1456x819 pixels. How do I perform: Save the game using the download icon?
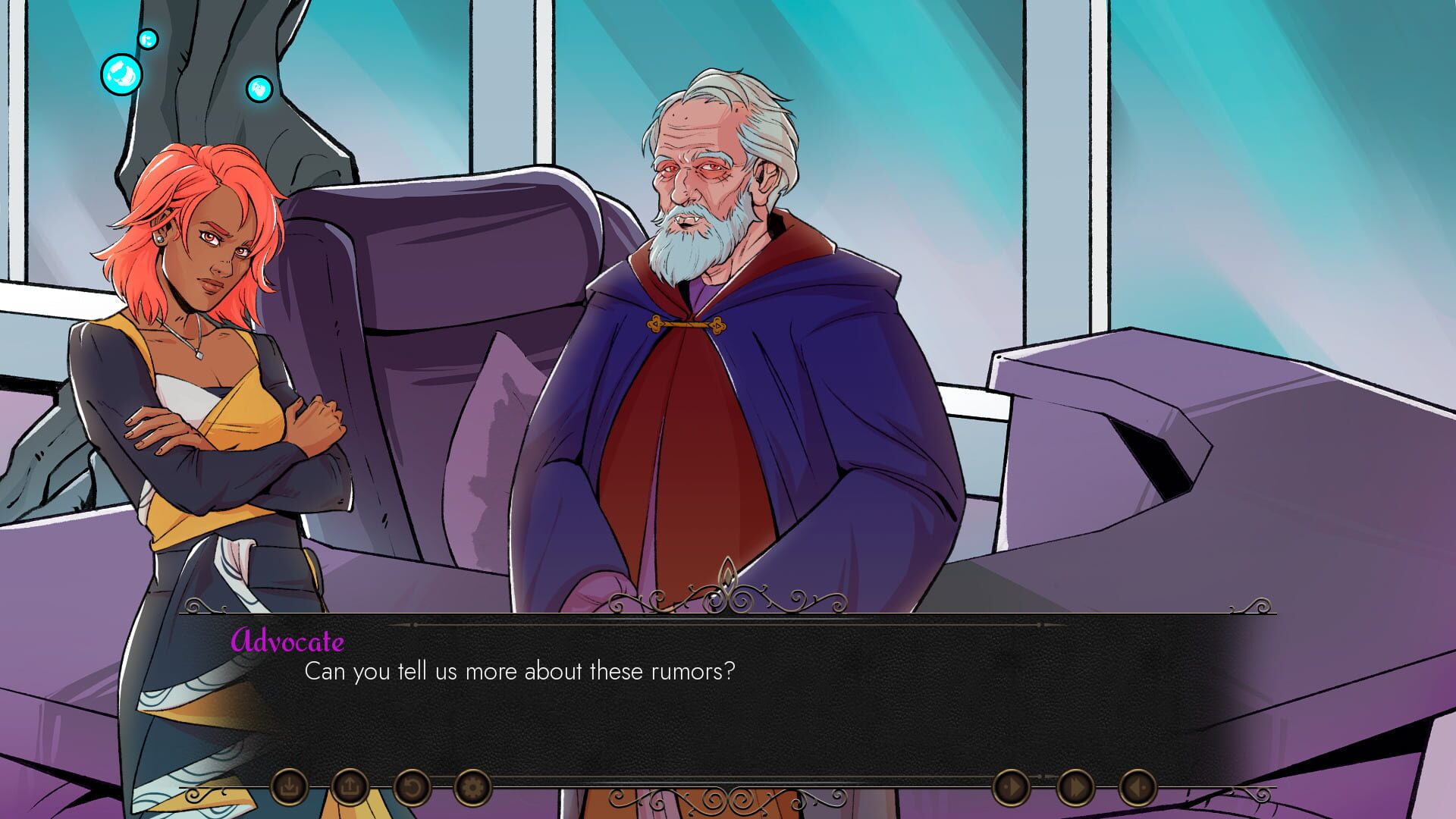click(290, 787)
